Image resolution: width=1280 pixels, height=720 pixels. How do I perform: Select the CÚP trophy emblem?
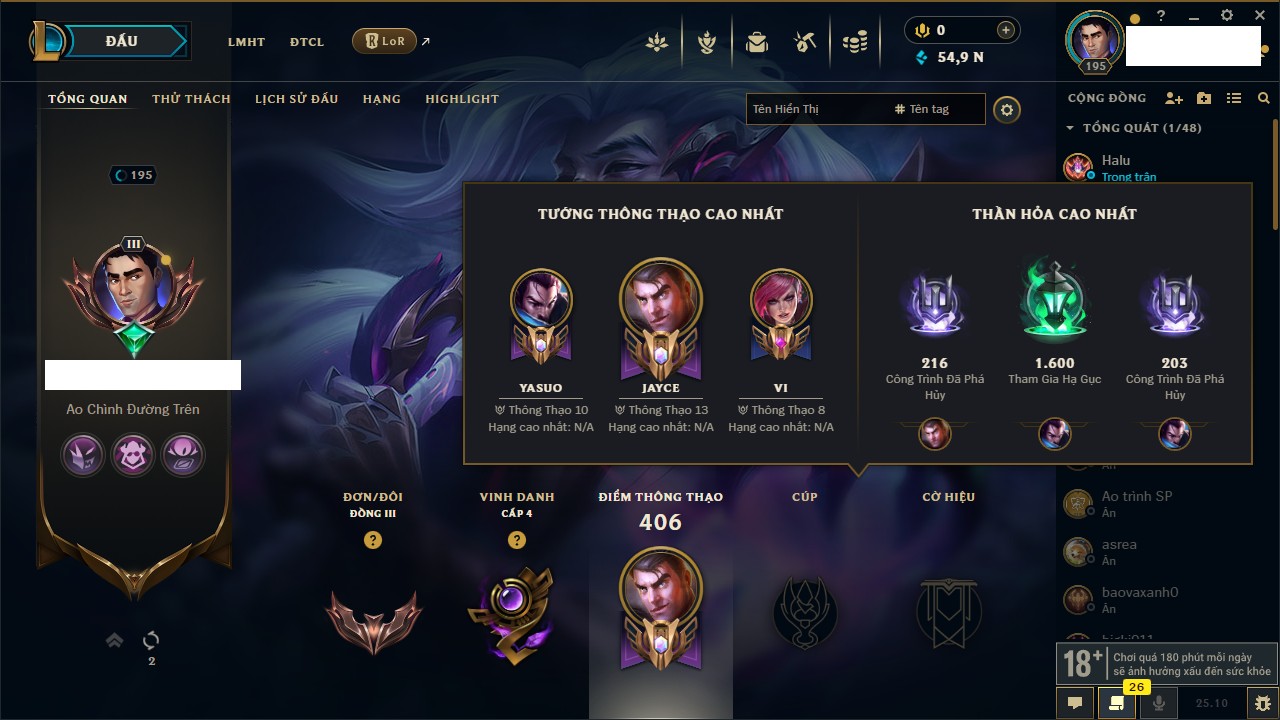(804, 612)
